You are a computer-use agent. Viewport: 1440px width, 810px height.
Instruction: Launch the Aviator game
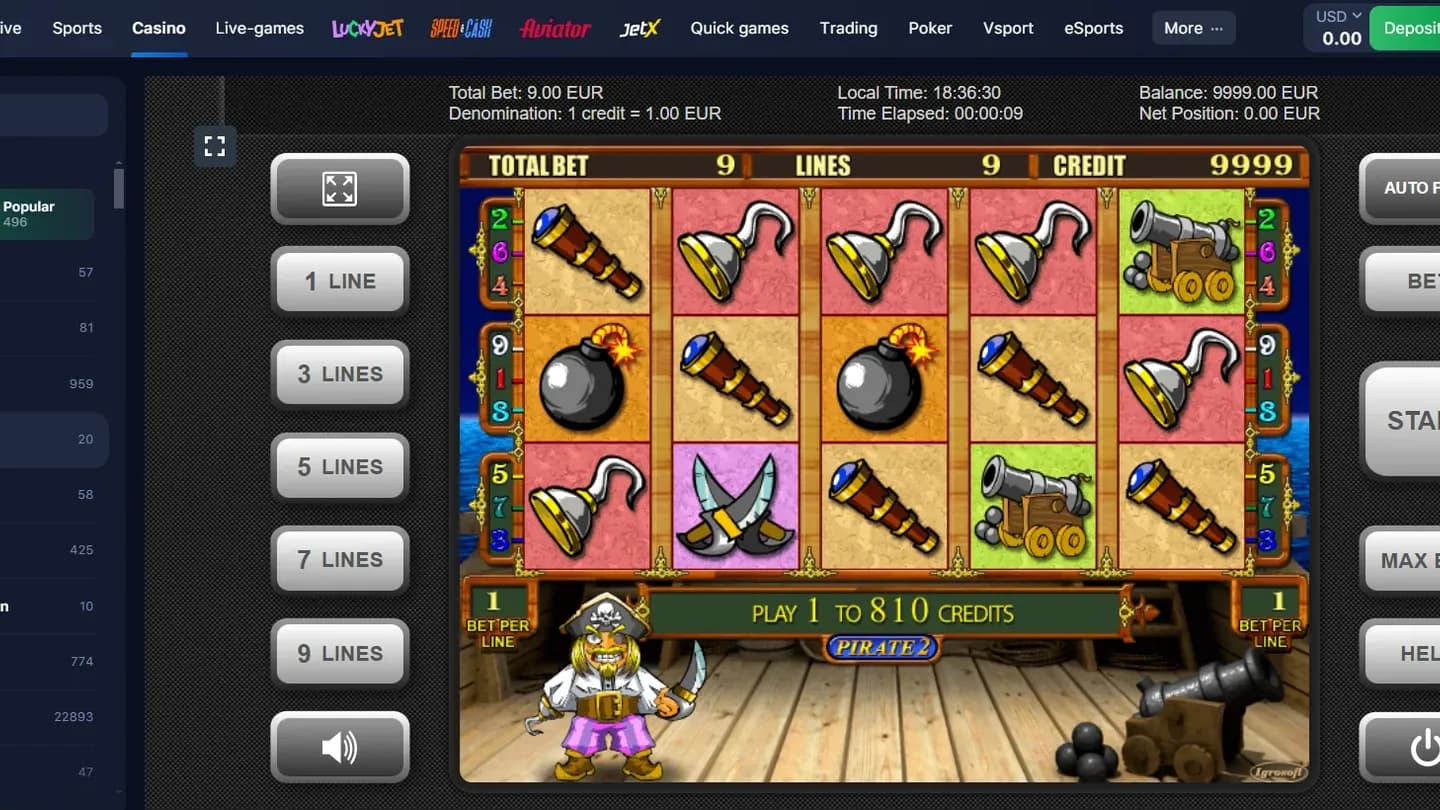pos(556,28)
